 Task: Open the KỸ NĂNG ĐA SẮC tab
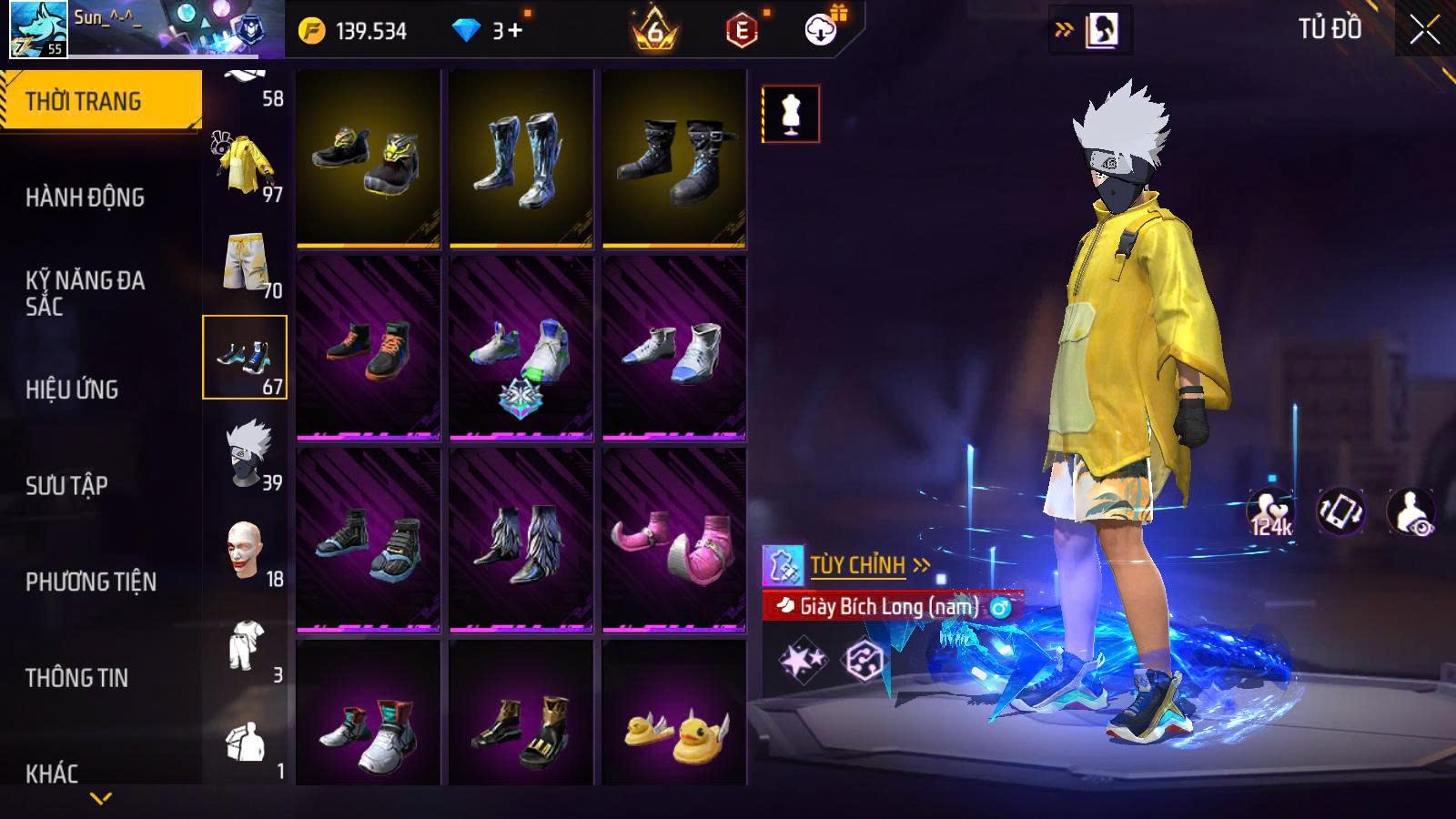85,293
